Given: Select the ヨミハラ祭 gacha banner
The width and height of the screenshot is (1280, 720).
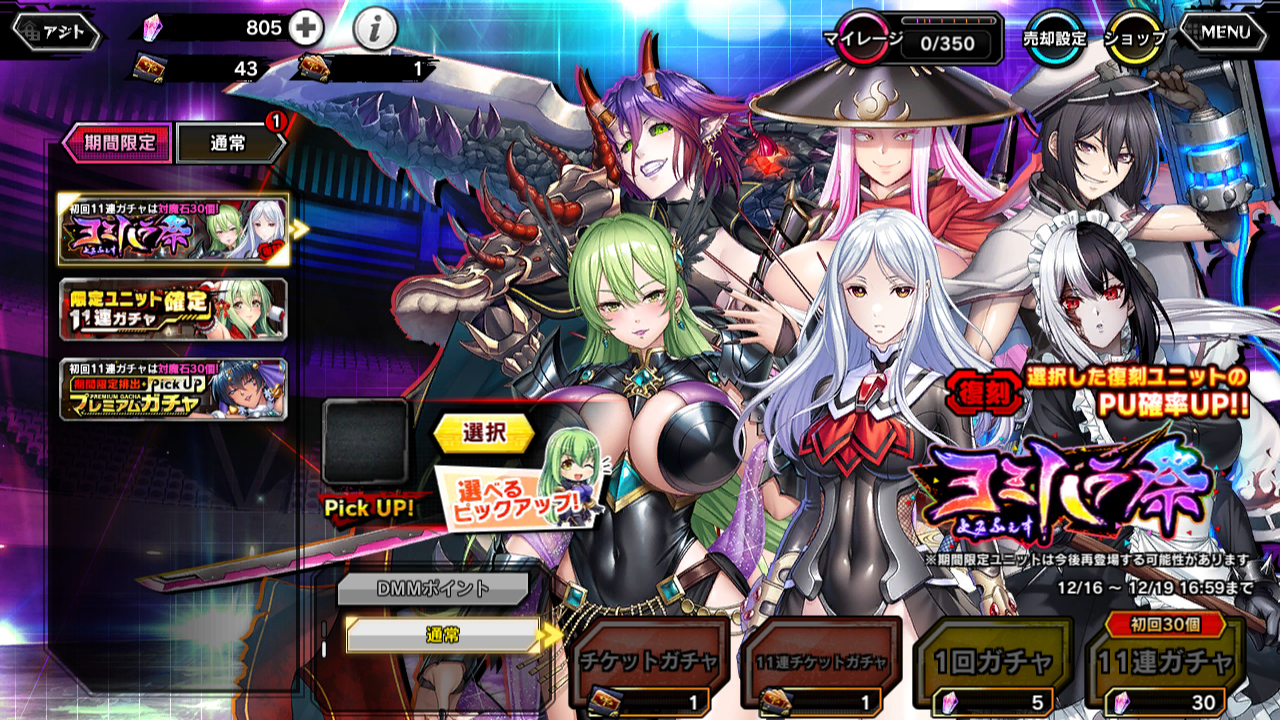Looking at the screenshot, I should tap(173, 230).
